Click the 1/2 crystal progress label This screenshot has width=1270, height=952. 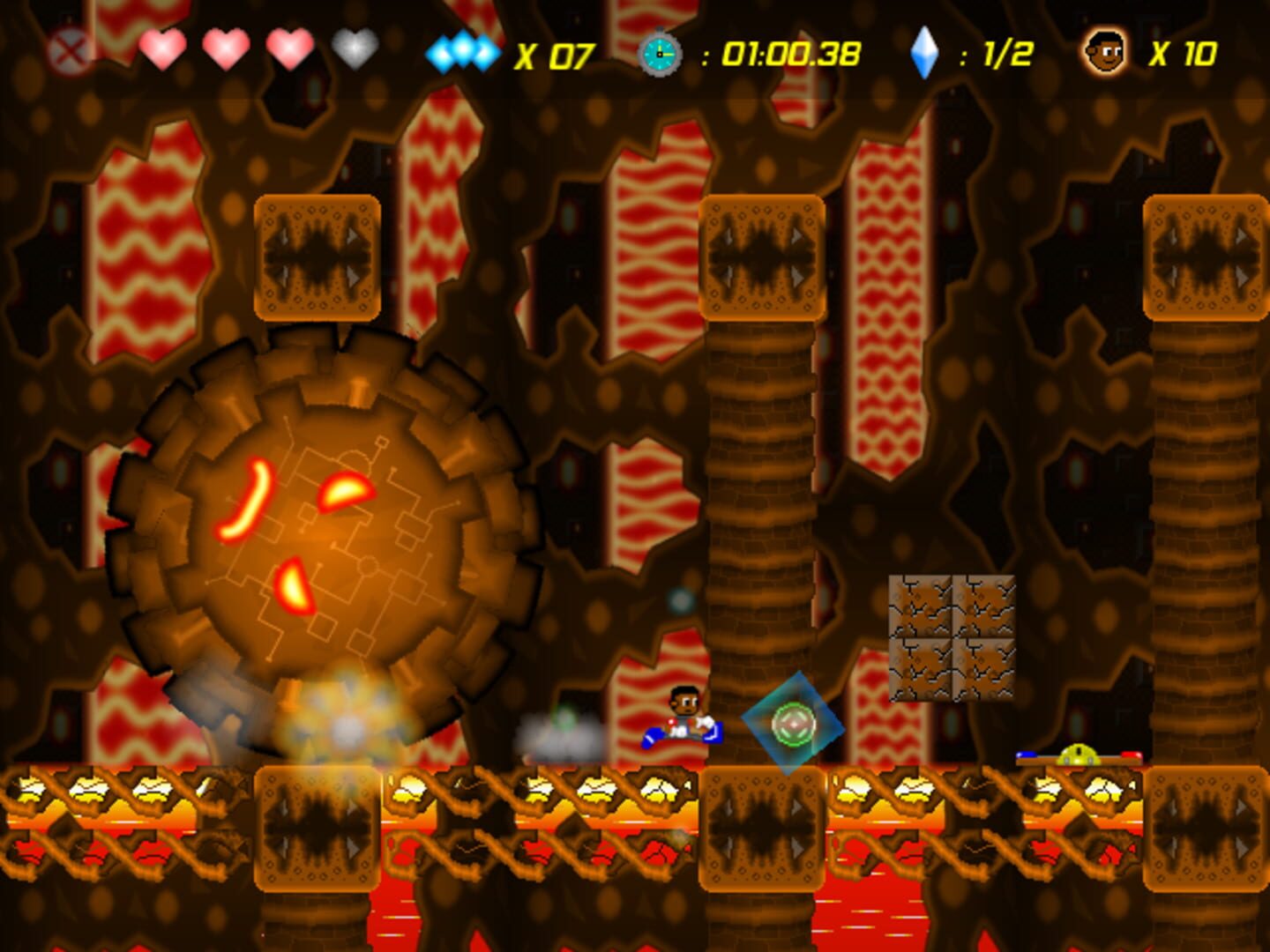[1008, 53]
